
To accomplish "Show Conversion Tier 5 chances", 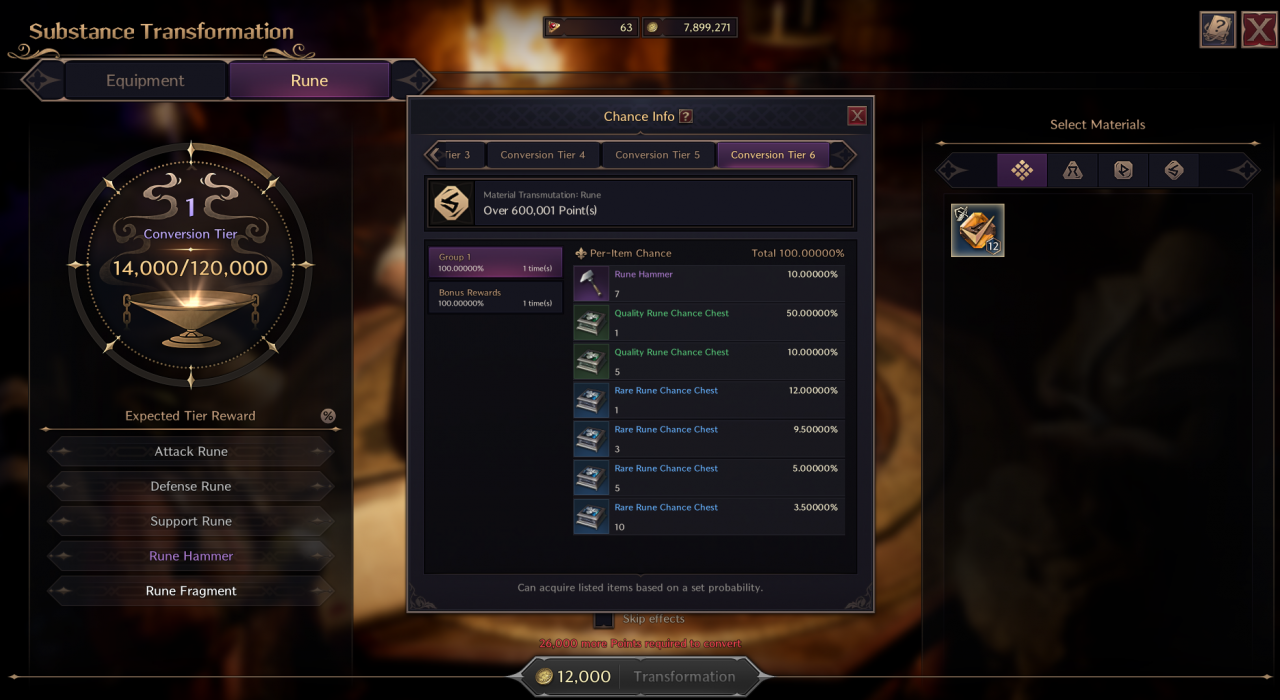I will pos(657,155).
